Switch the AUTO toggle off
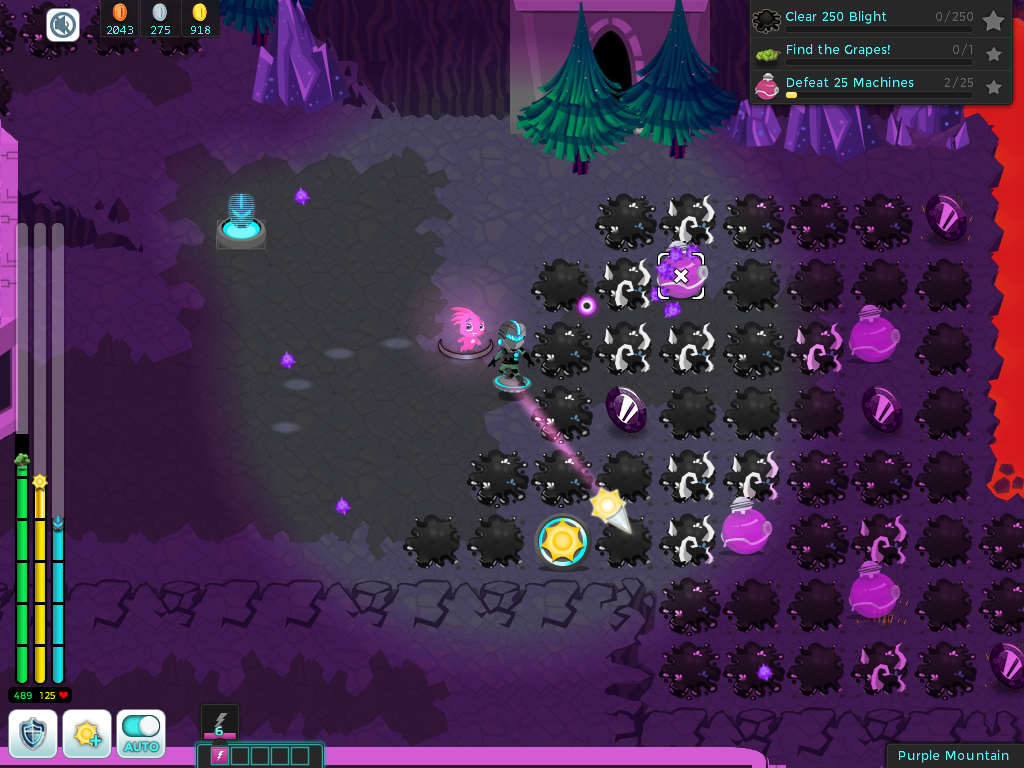The height and width of the screenshot is (768, 1024). pos(141,733)
